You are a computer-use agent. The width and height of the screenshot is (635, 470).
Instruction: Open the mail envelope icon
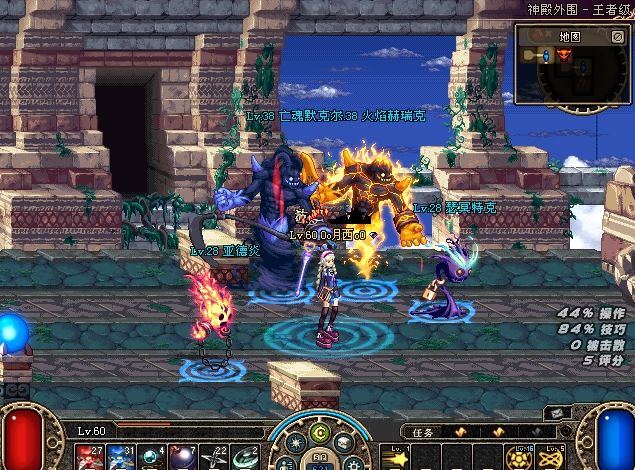coord(555,413)
